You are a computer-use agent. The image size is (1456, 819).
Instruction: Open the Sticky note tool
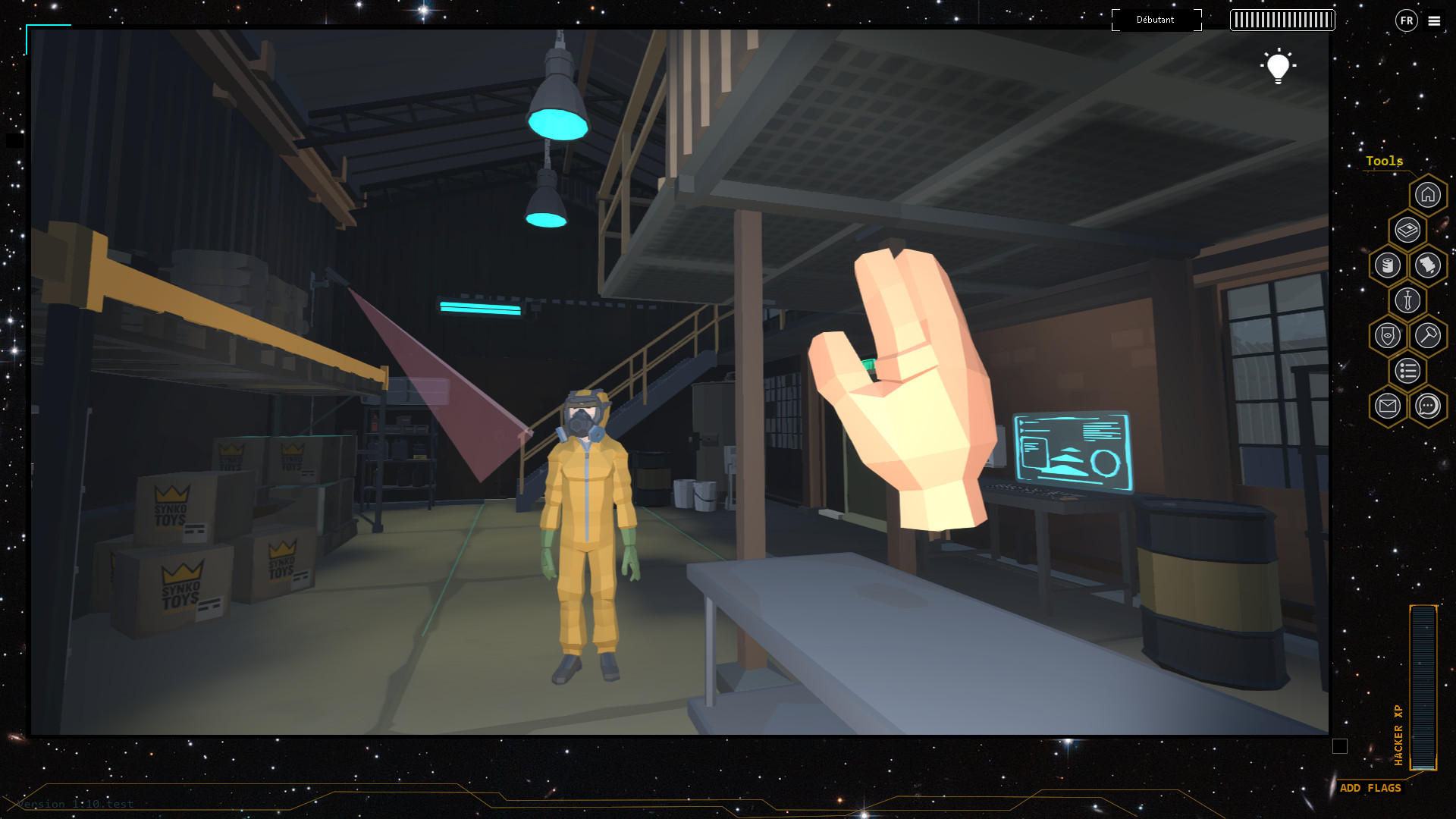point(1428,265)
